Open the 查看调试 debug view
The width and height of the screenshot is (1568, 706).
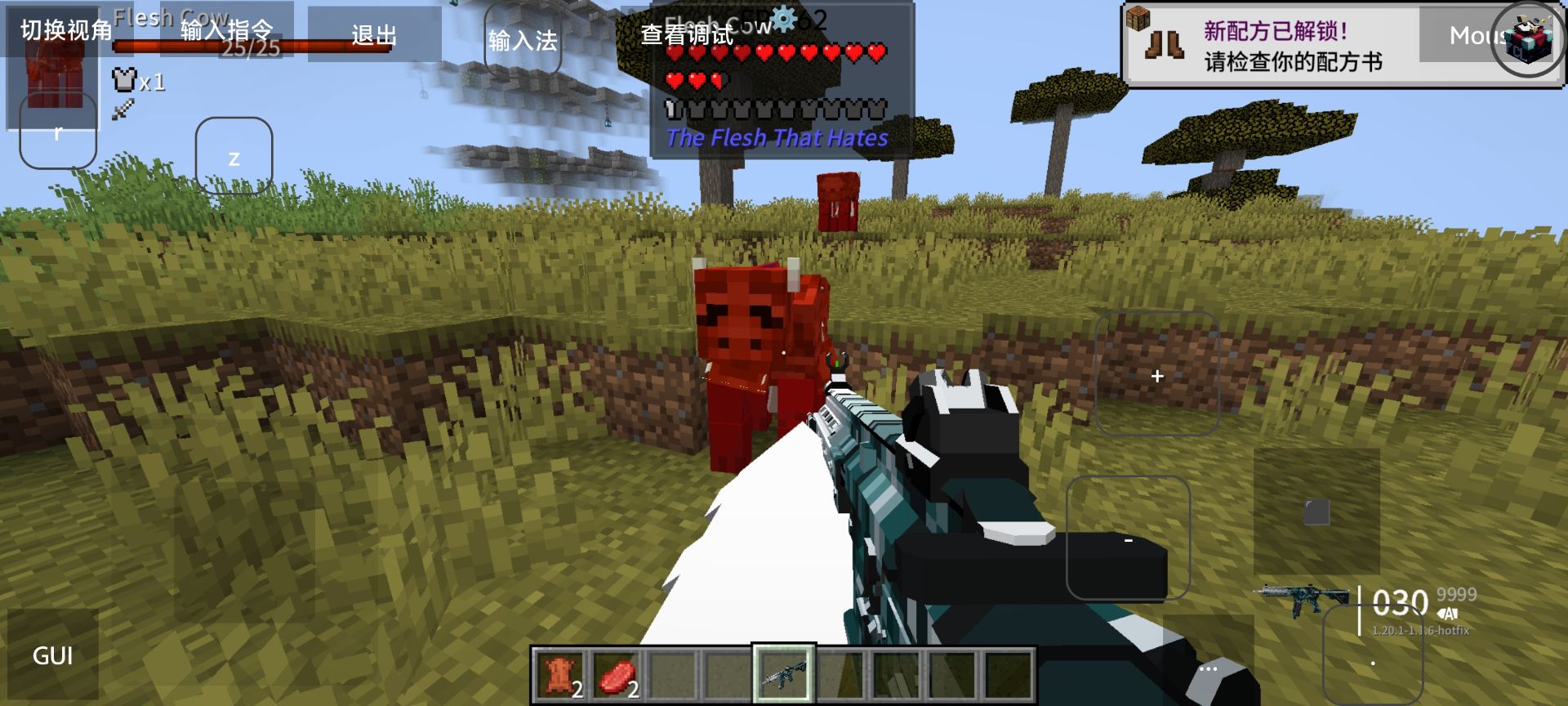point(688,34)
